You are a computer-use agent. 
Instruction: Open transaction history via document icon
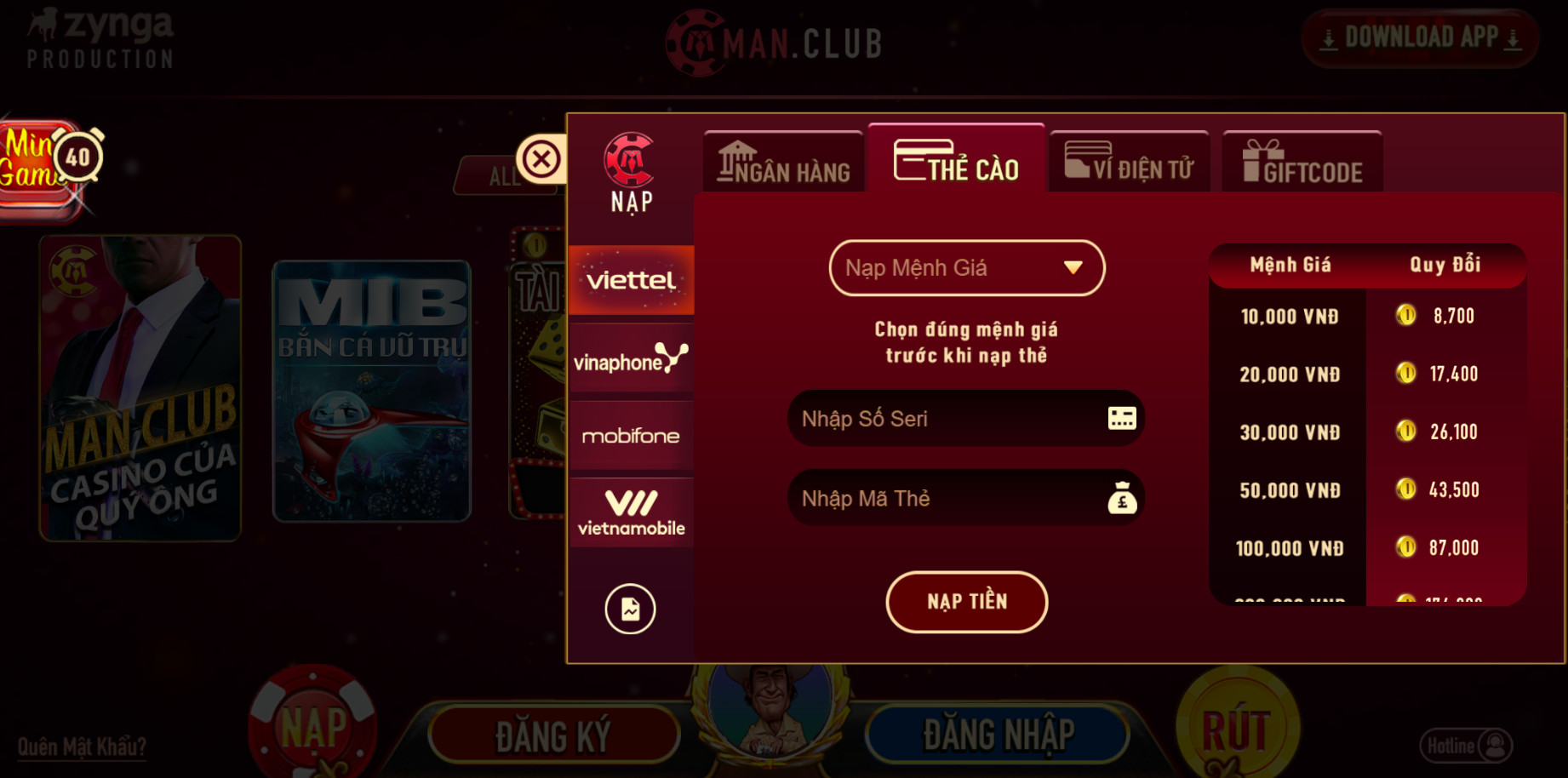pyautogui.click(x=630, y=609)
